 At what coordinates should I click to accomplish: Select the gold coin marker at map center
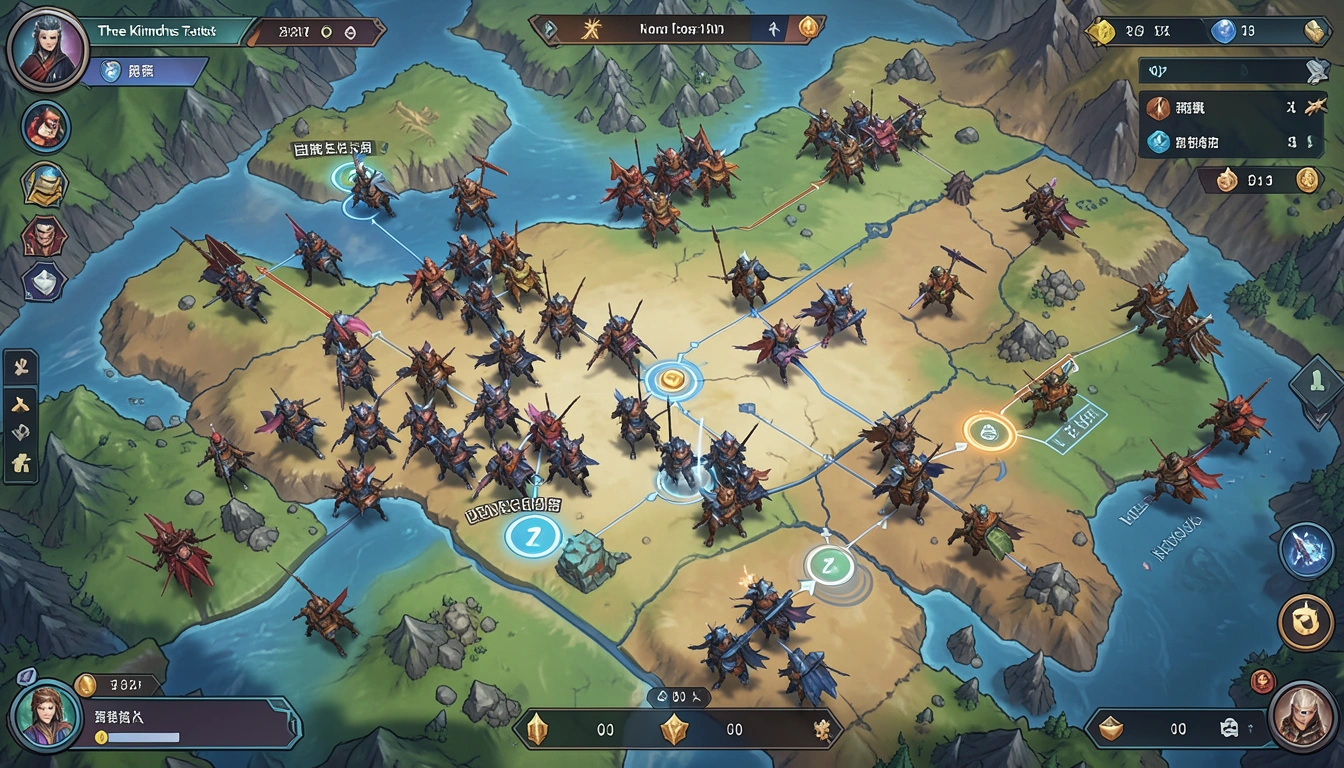(x=673, y=380)
